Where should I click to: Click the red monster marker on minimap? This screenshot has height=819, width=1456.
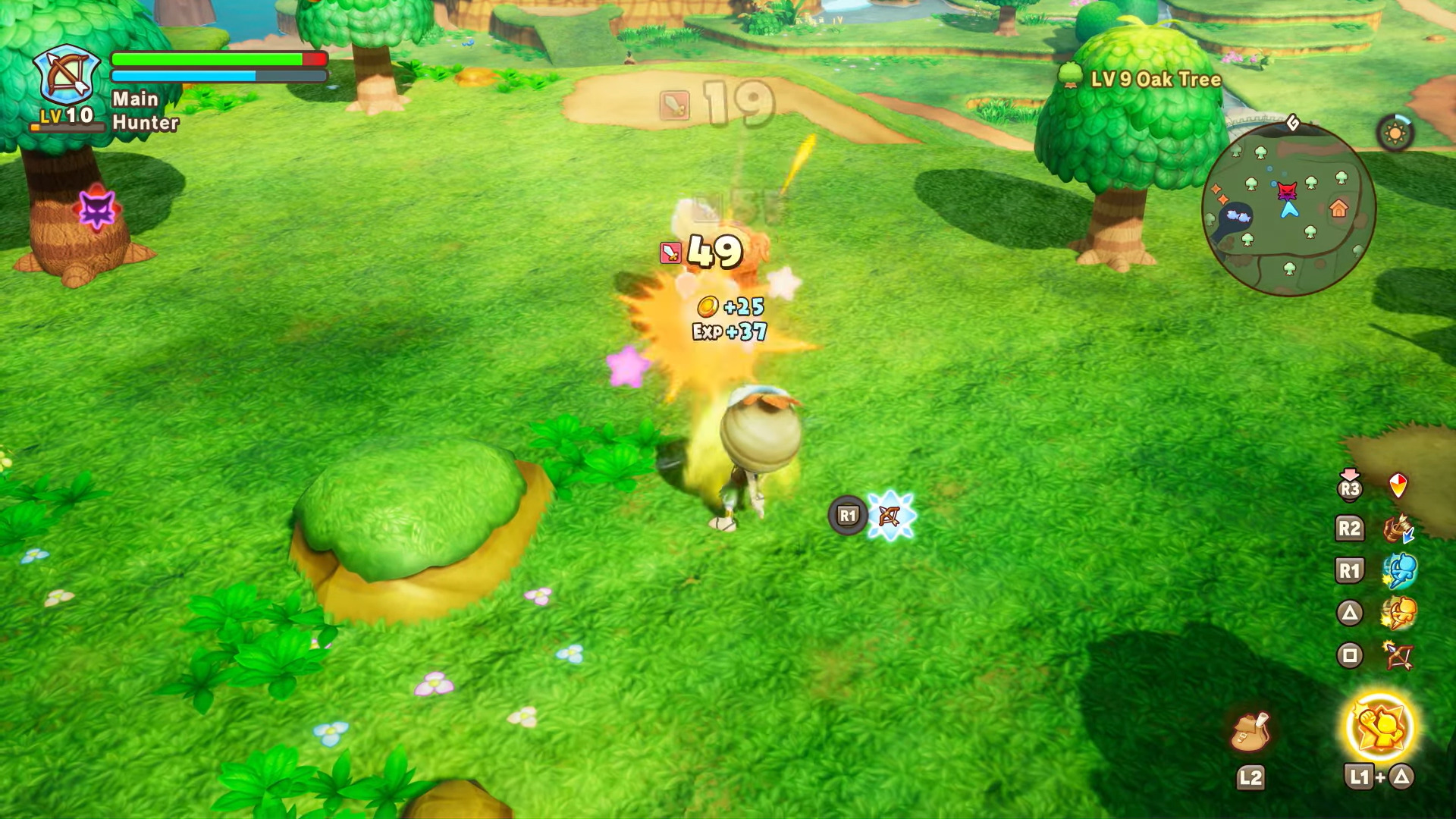coord(1287,190)
